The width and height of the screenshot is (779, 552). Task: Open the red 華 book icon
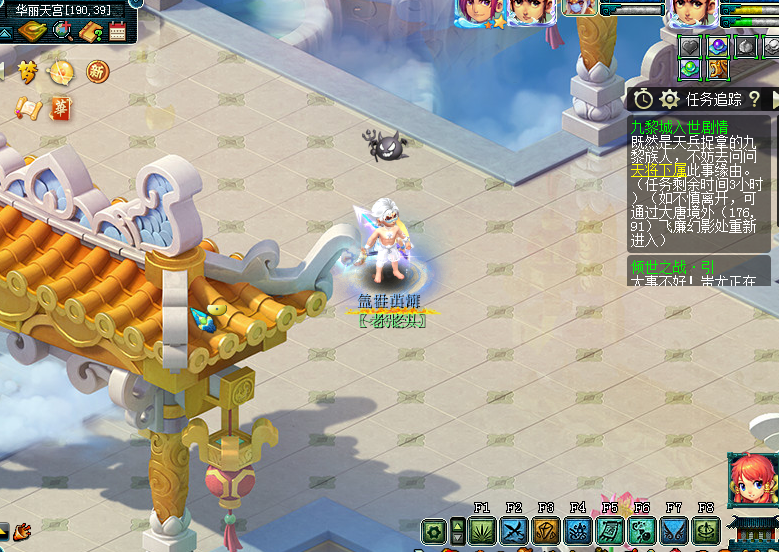[61, 107]
